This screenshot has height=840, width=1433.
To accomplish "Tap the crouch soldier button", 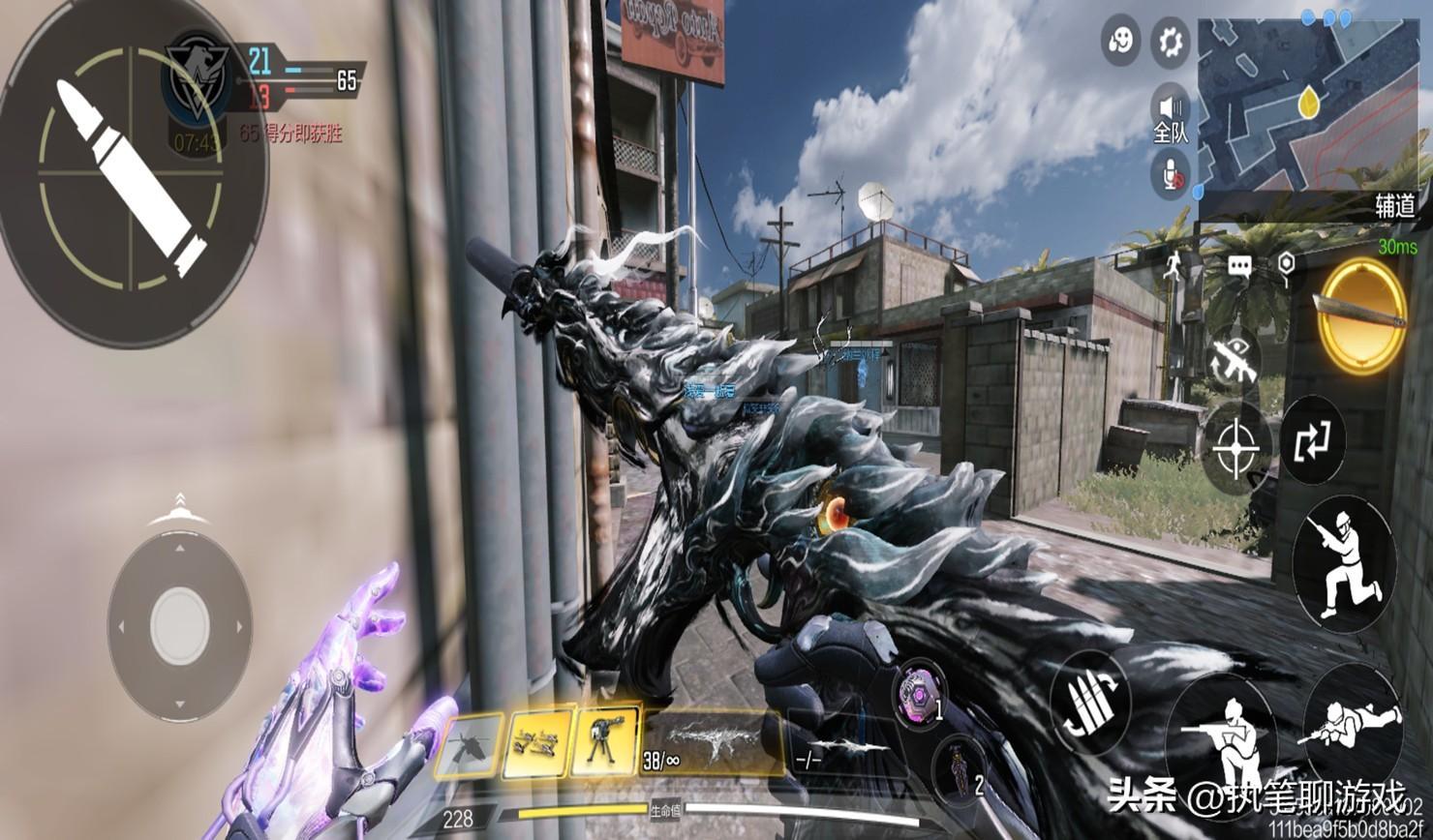I will click(1222, 738).
